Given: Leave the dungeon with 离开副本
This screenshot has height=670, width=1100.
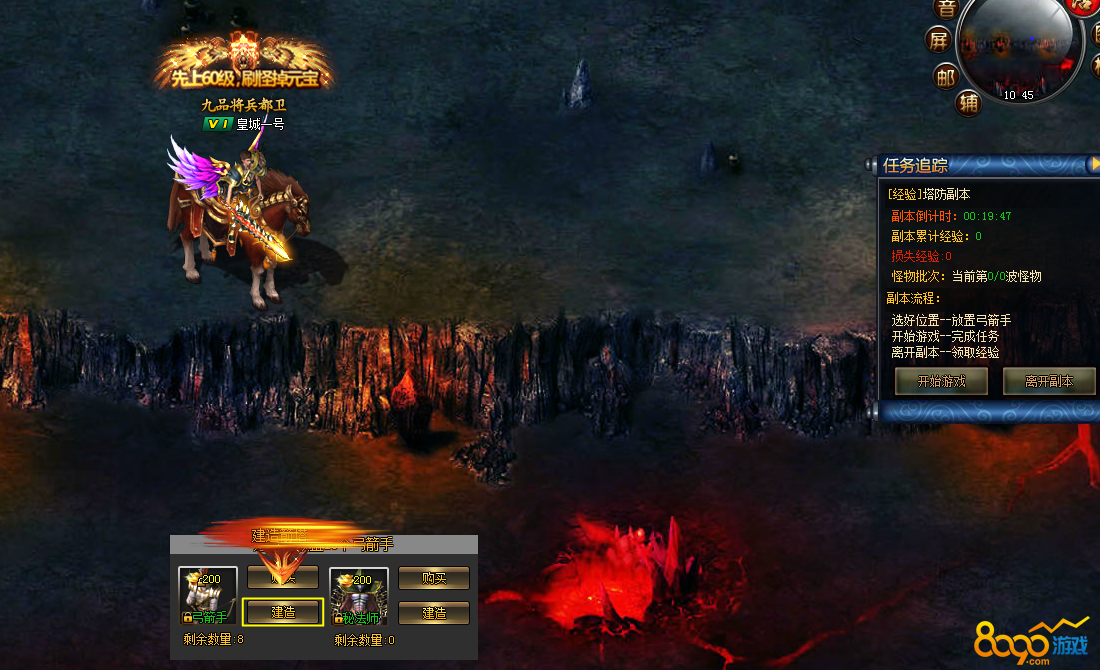Looking at the screenshot, I should pos(1048,381).
